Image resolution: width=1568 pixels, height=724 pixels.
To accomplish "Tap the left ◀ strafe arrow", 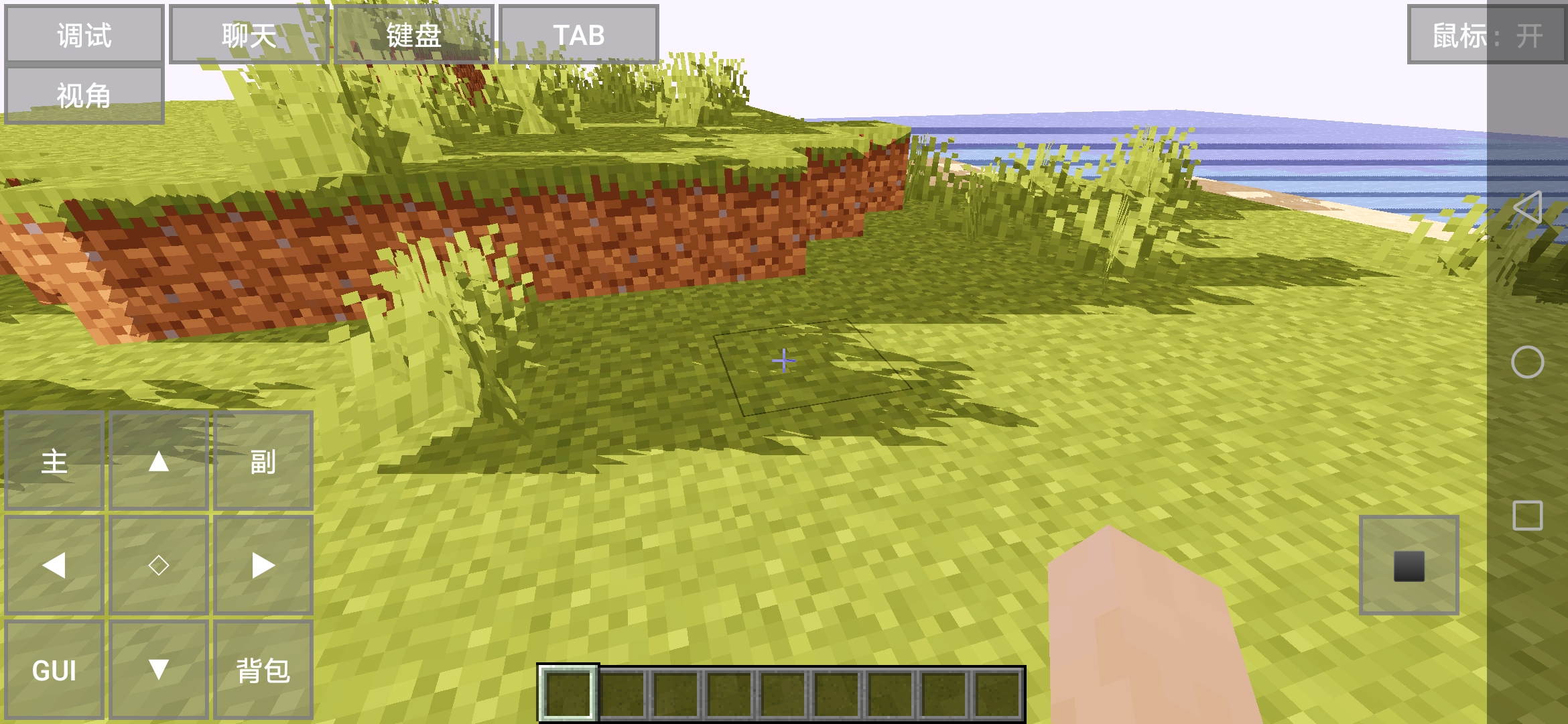I will click(54, 566).
